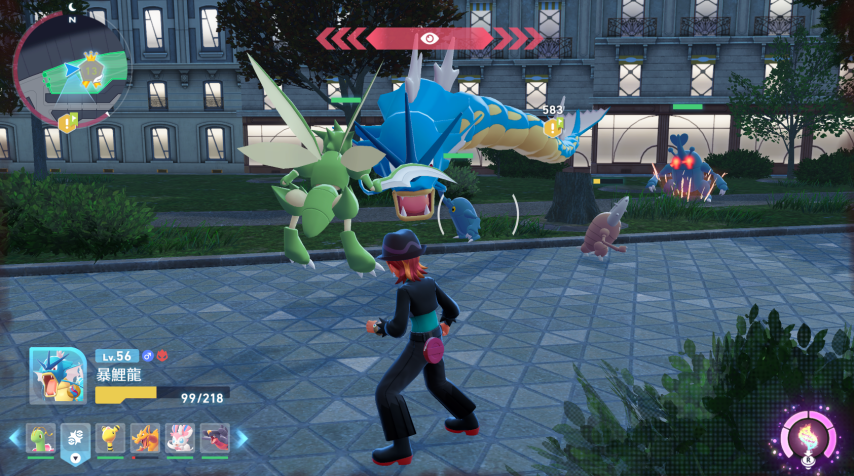This screenshot has height=476, width=854.
Task: Select the Poké Ball swap slot
Action: click(75, 438)
